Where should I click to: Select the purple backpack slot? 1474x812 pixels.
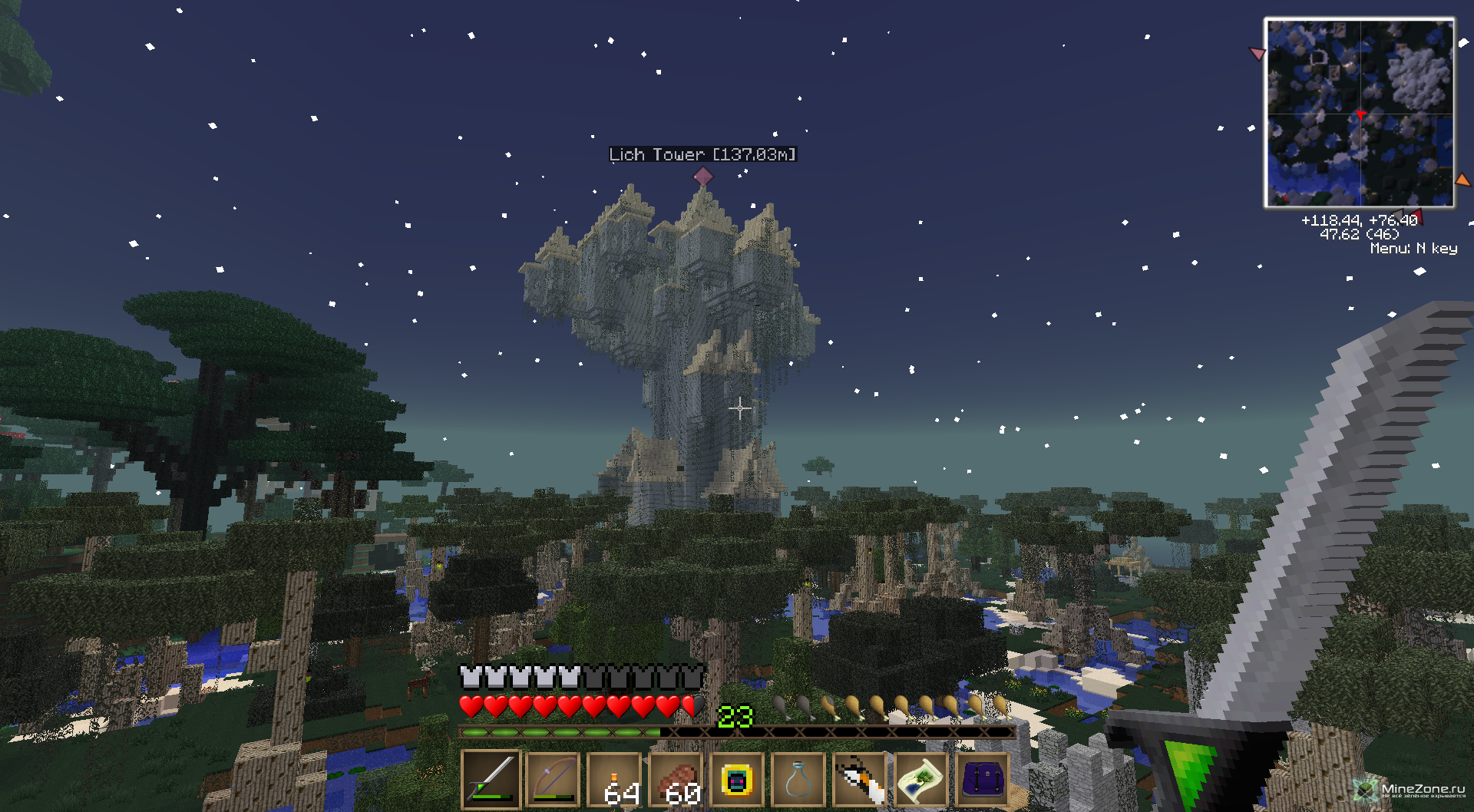click(x=983, y=780)
